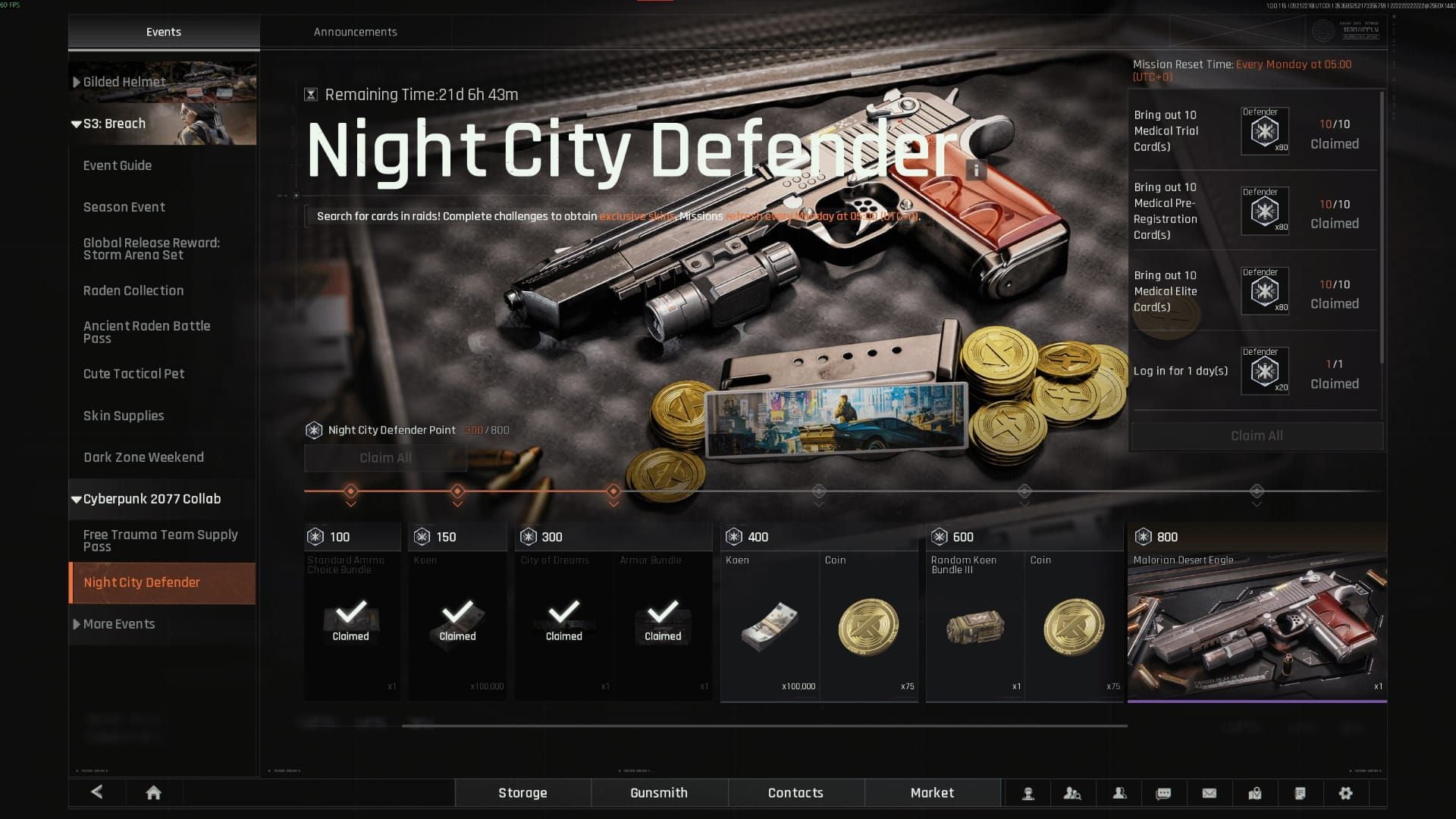Click the info icon beside the title
Viewport: 1456px width, 819px height.
coord(977,169)
